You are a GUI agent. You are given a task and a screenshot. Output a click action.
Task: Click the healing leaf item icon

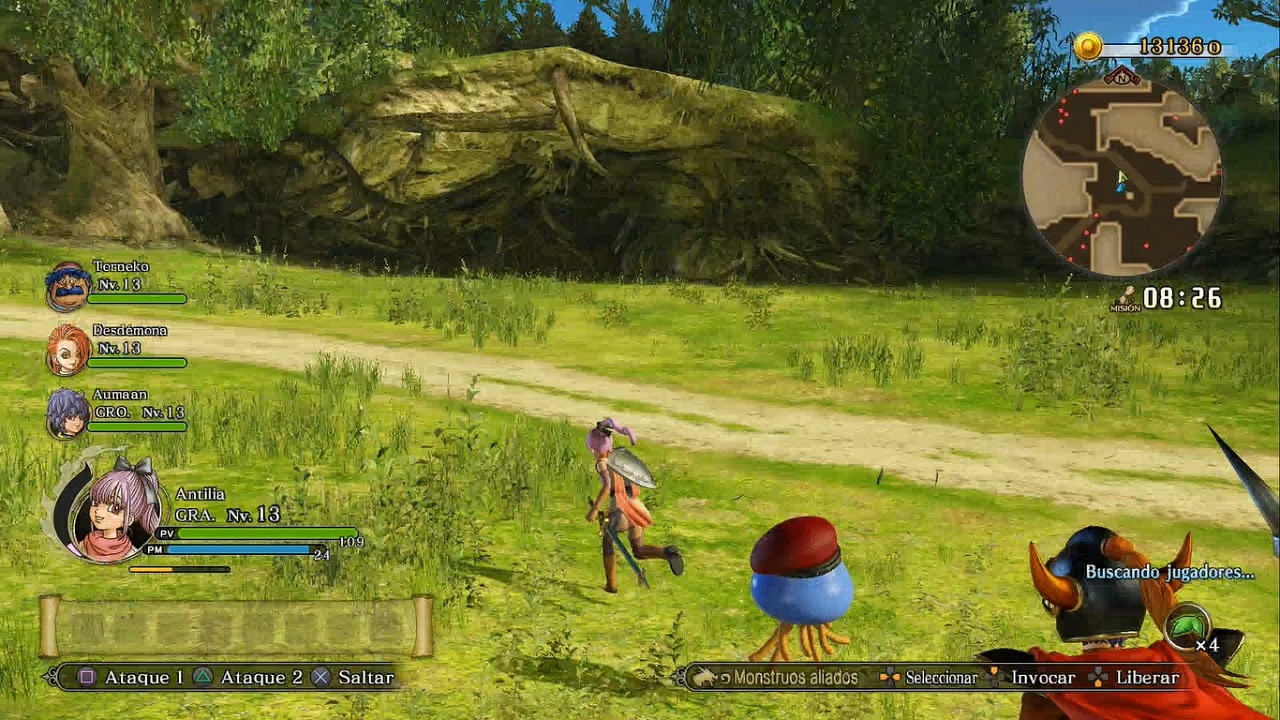point(1187,627)
